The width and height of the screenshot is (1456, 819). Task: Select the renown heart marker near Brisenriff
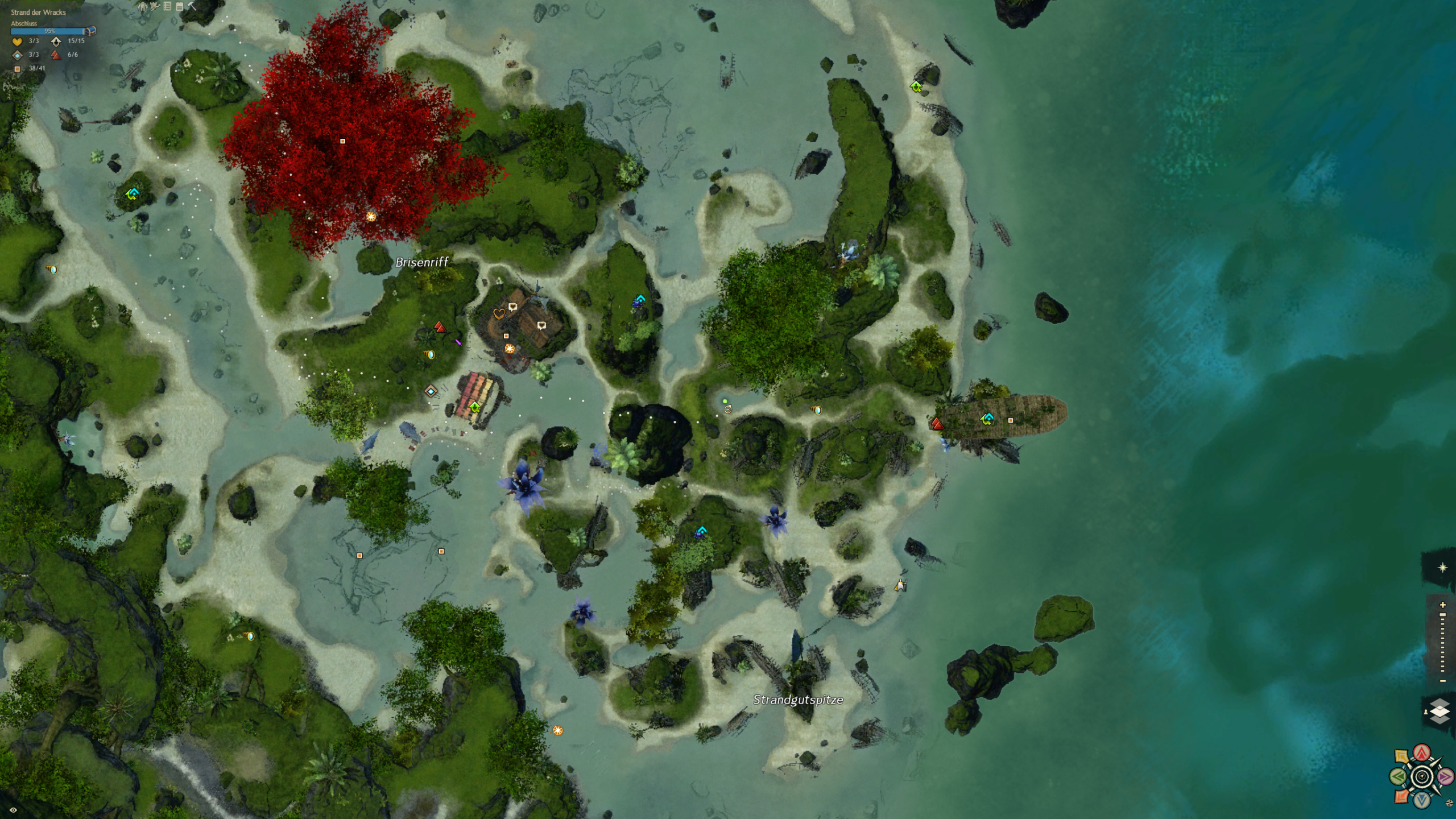(499, 313)
